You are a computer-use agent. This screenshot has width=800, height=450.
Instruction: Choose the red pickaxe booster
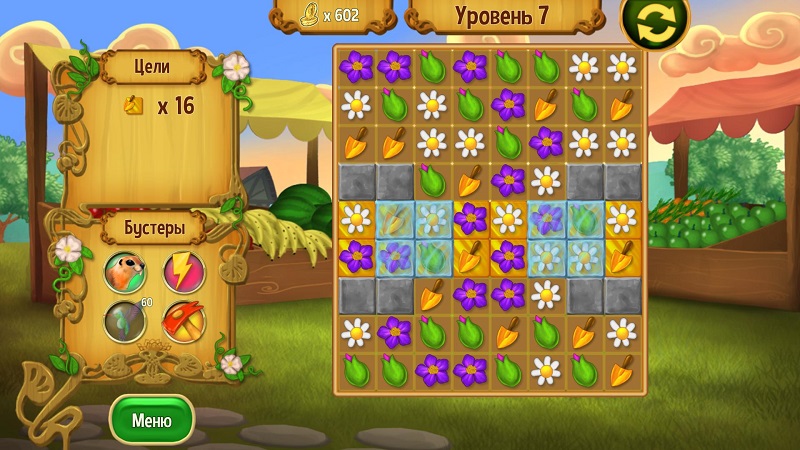point(183,321)
